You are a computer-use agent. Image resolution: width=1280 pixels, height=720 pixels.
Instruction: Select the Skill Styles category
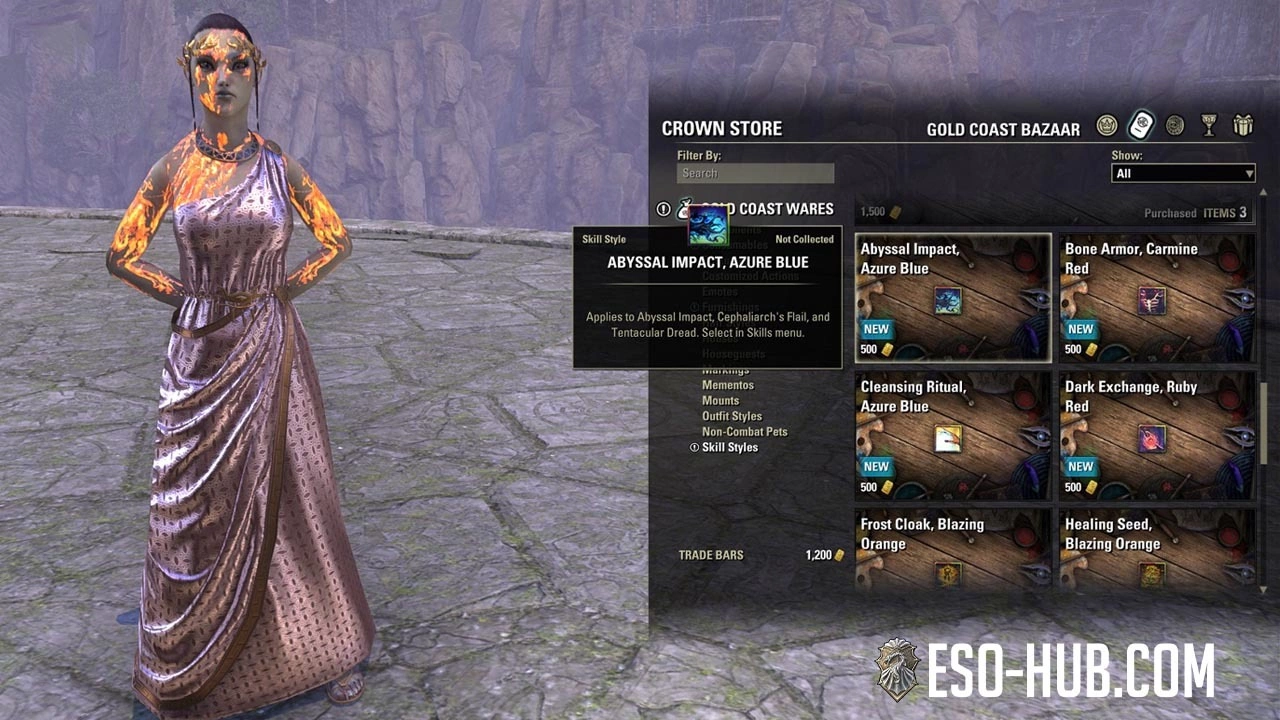730,448
